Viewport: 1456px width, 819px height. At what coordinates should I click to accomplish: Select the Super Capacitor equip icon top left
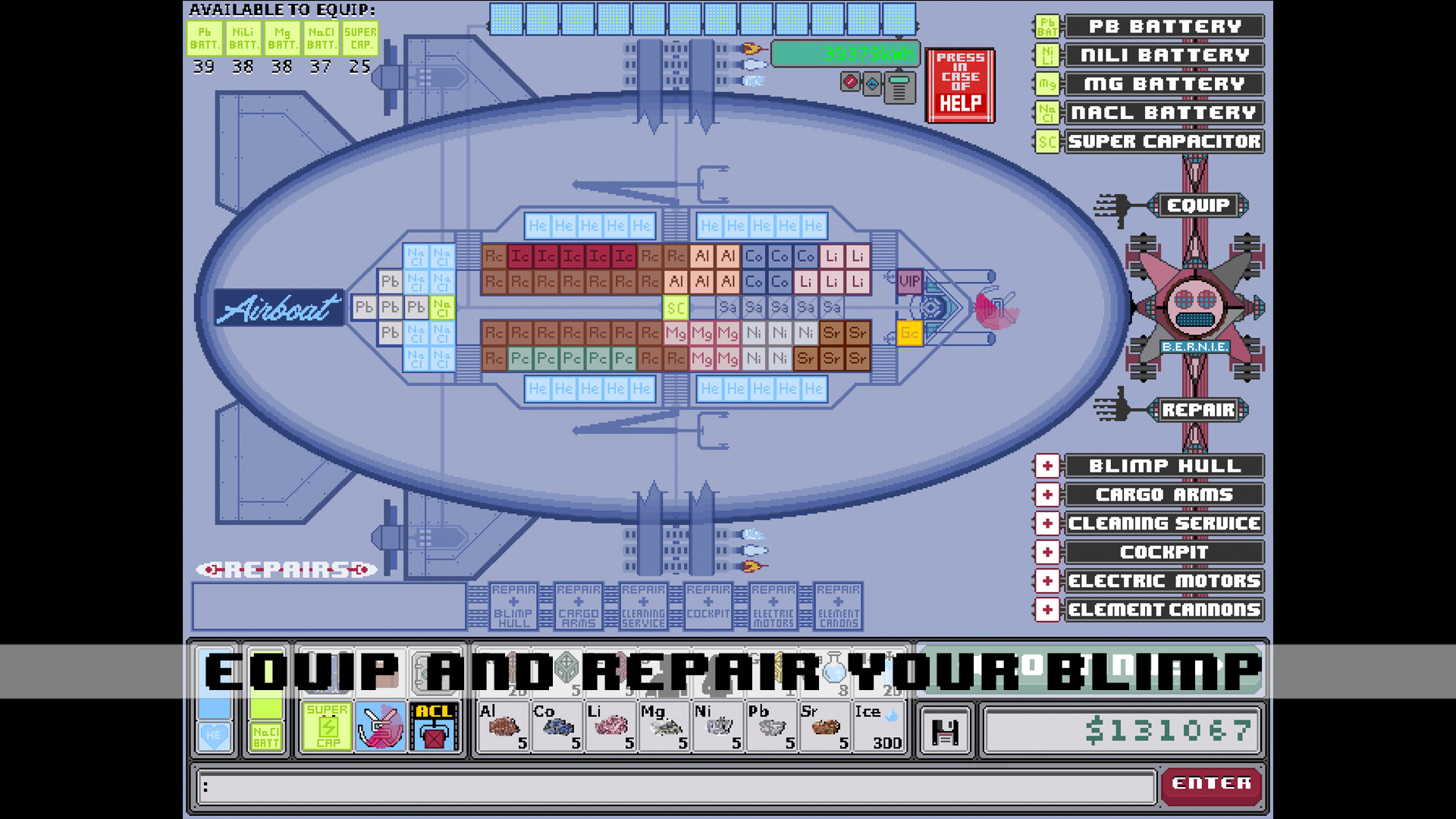360,36
